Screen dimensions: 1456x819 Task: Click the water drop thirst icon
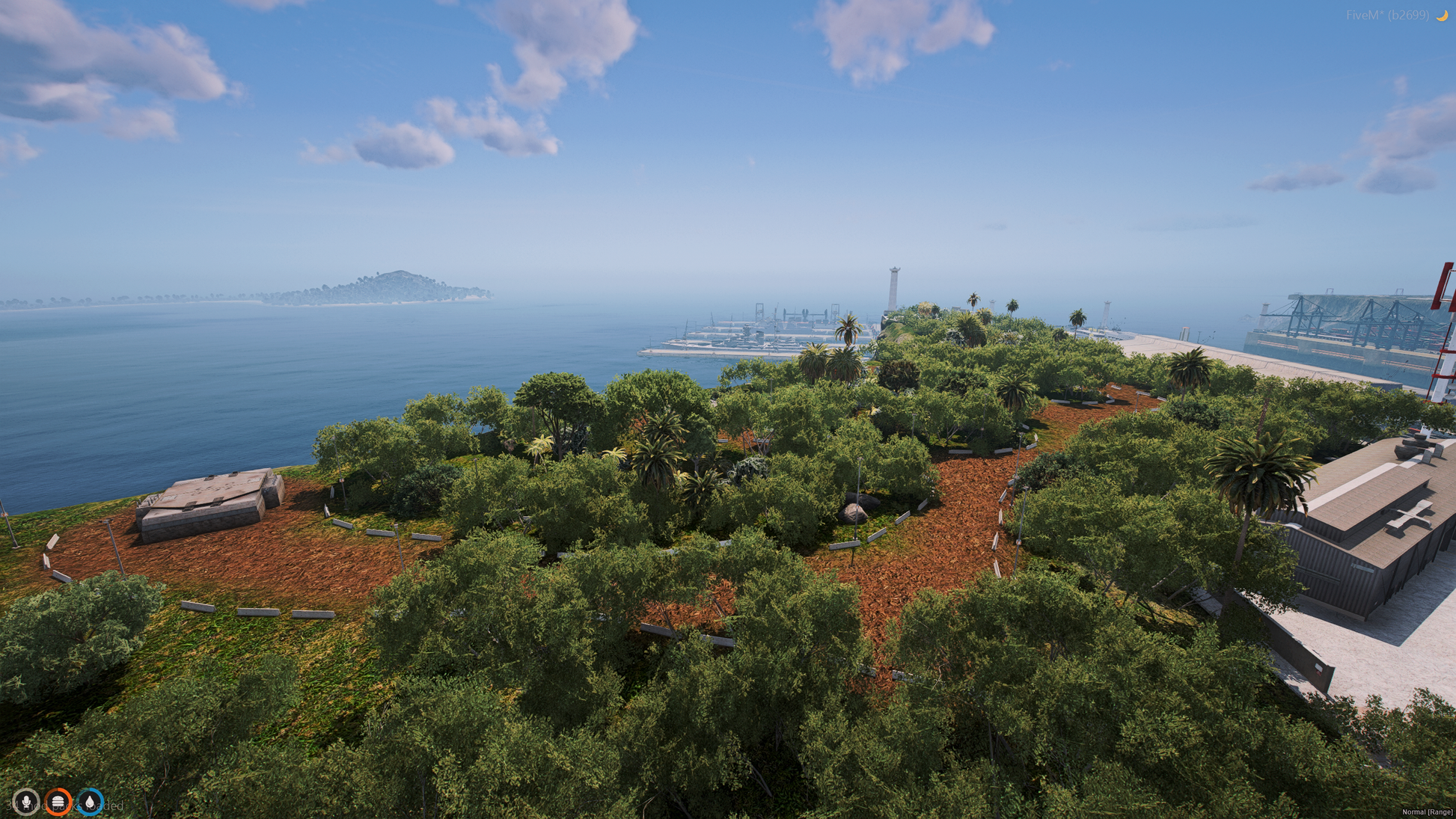[90, 802]
